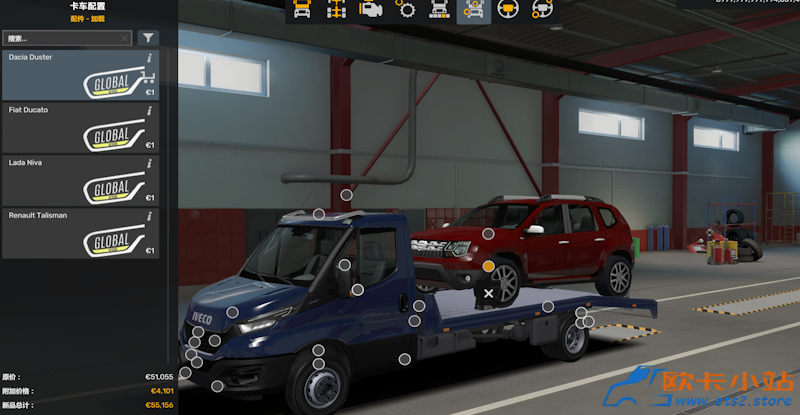Select the orange accessory node on the cargo car
The height and width of the screenshot is (415, 800).
[x=488, y=266]
